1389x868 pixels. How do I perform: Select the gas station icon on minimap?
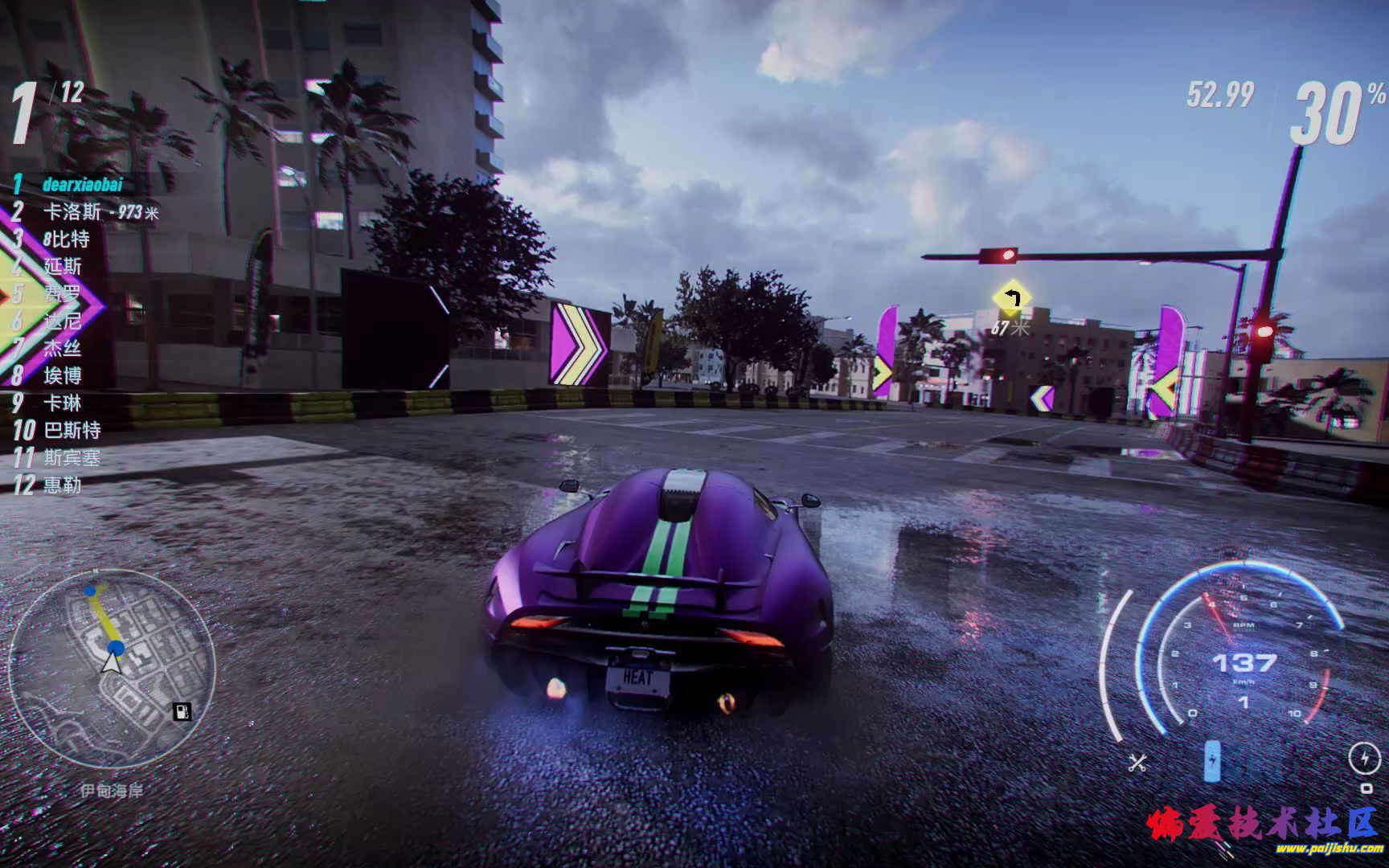[x=182, y=710]
